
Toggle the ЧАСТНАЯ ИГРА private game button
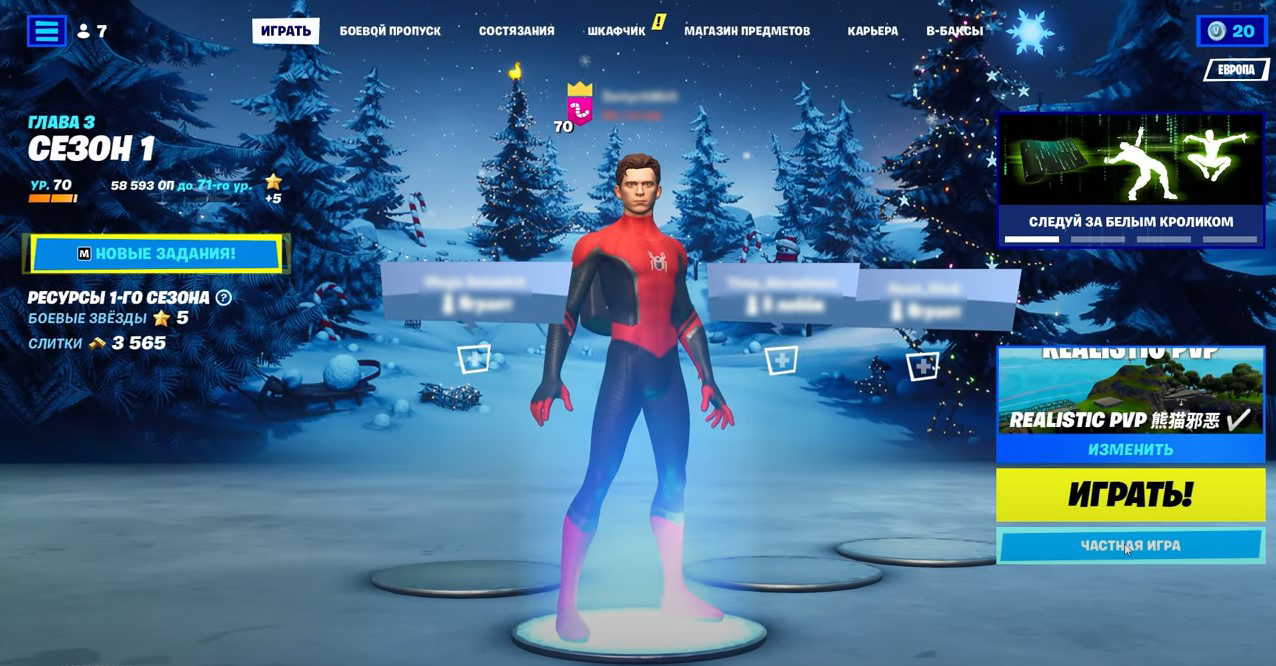pos(1130,546)
